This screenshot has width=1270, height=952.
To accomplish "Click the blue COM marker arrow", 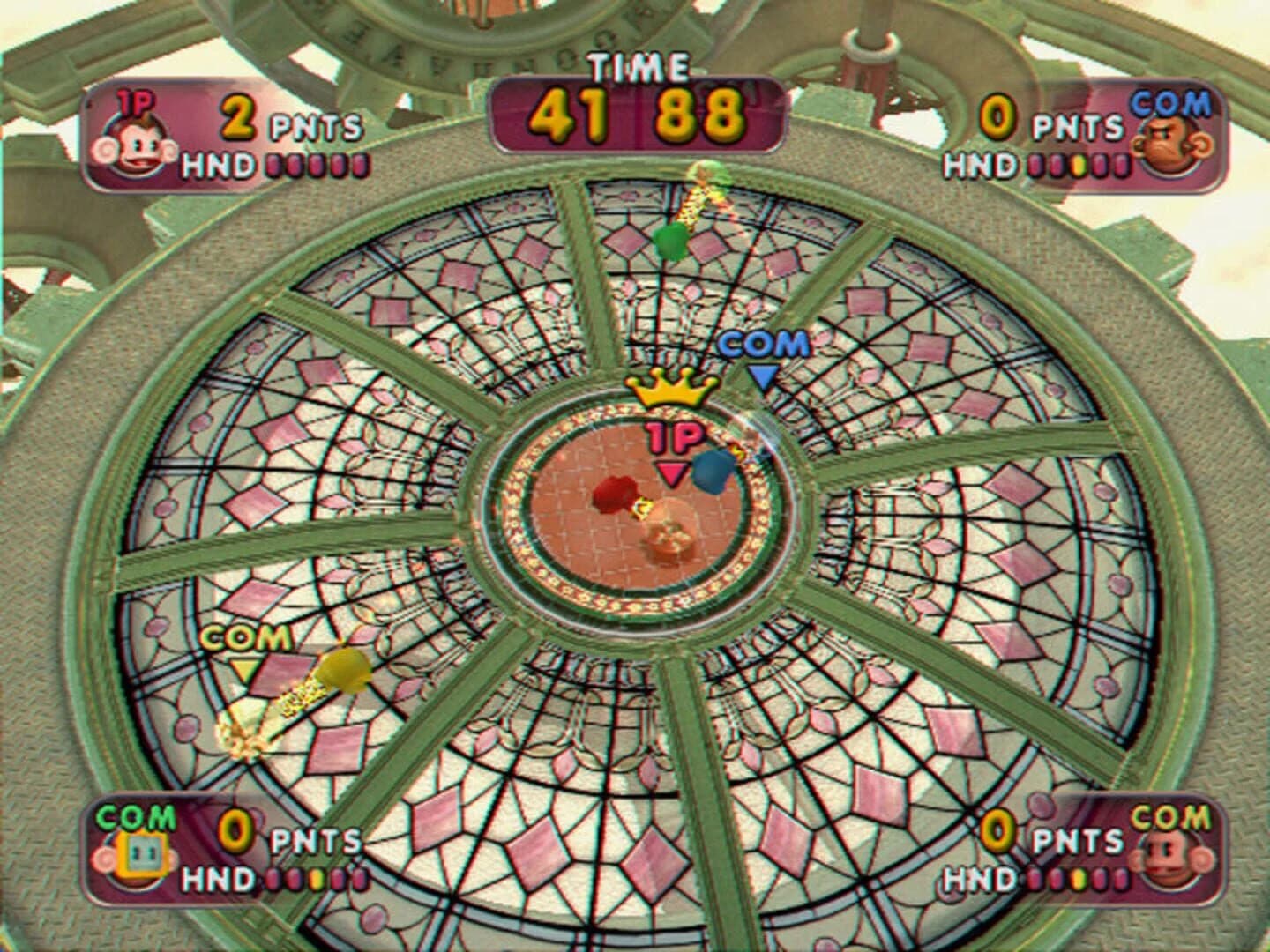I will click(763, 375).
